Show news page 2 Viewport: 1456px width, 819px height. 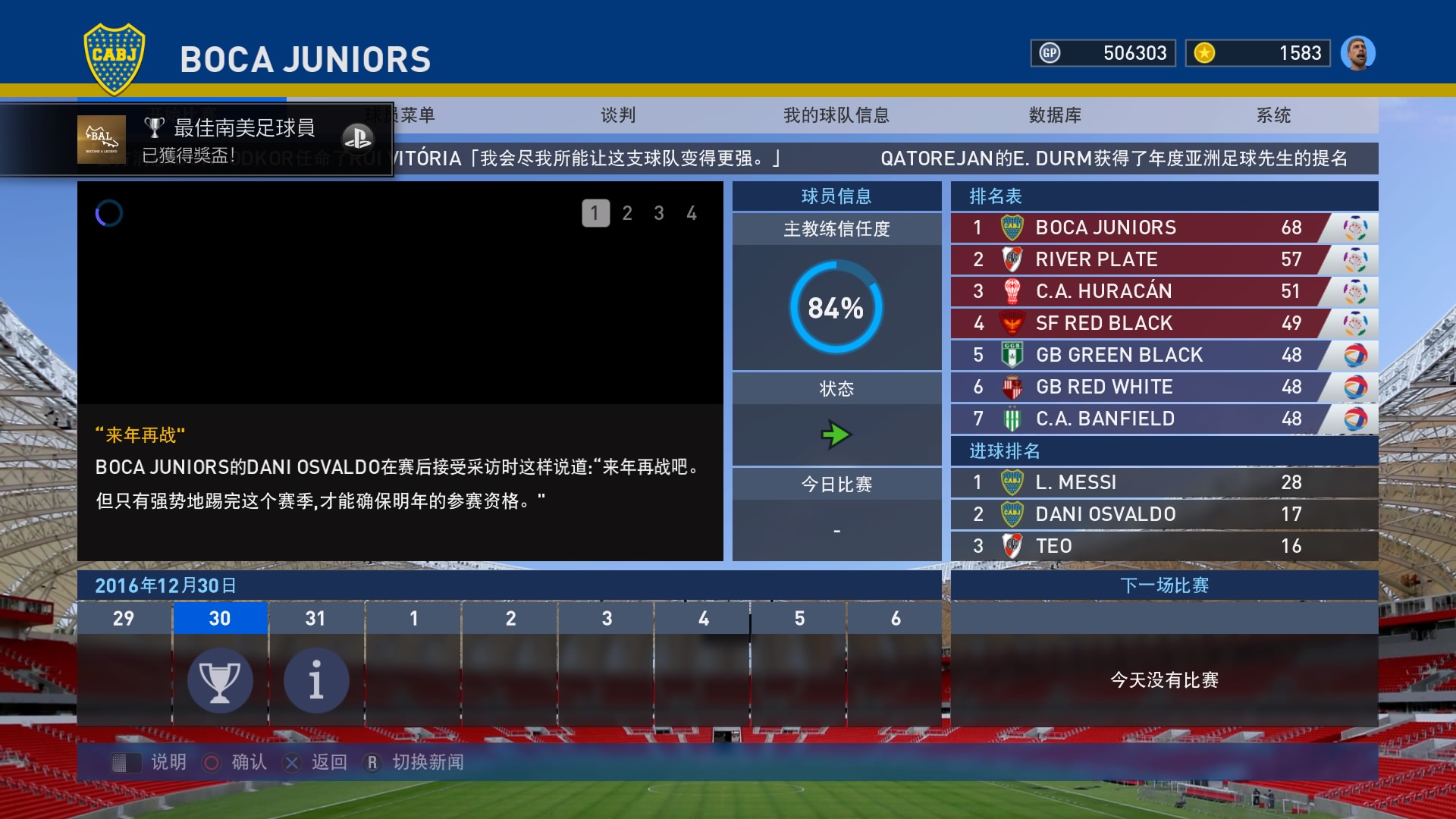click(627, 213)
